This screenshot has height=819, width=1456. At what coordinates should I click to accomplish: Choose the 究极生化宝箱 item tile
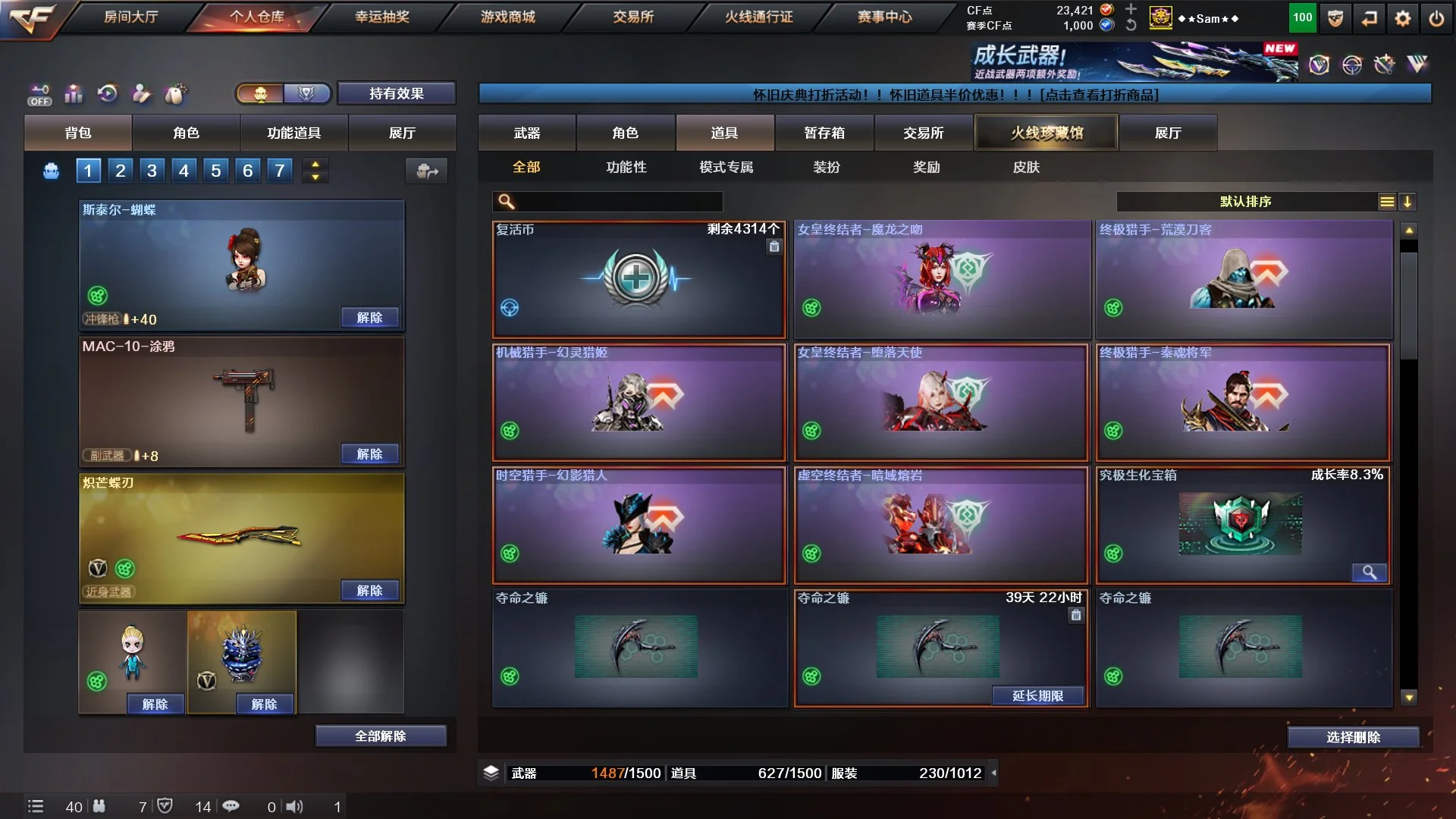coord(1242,525)
